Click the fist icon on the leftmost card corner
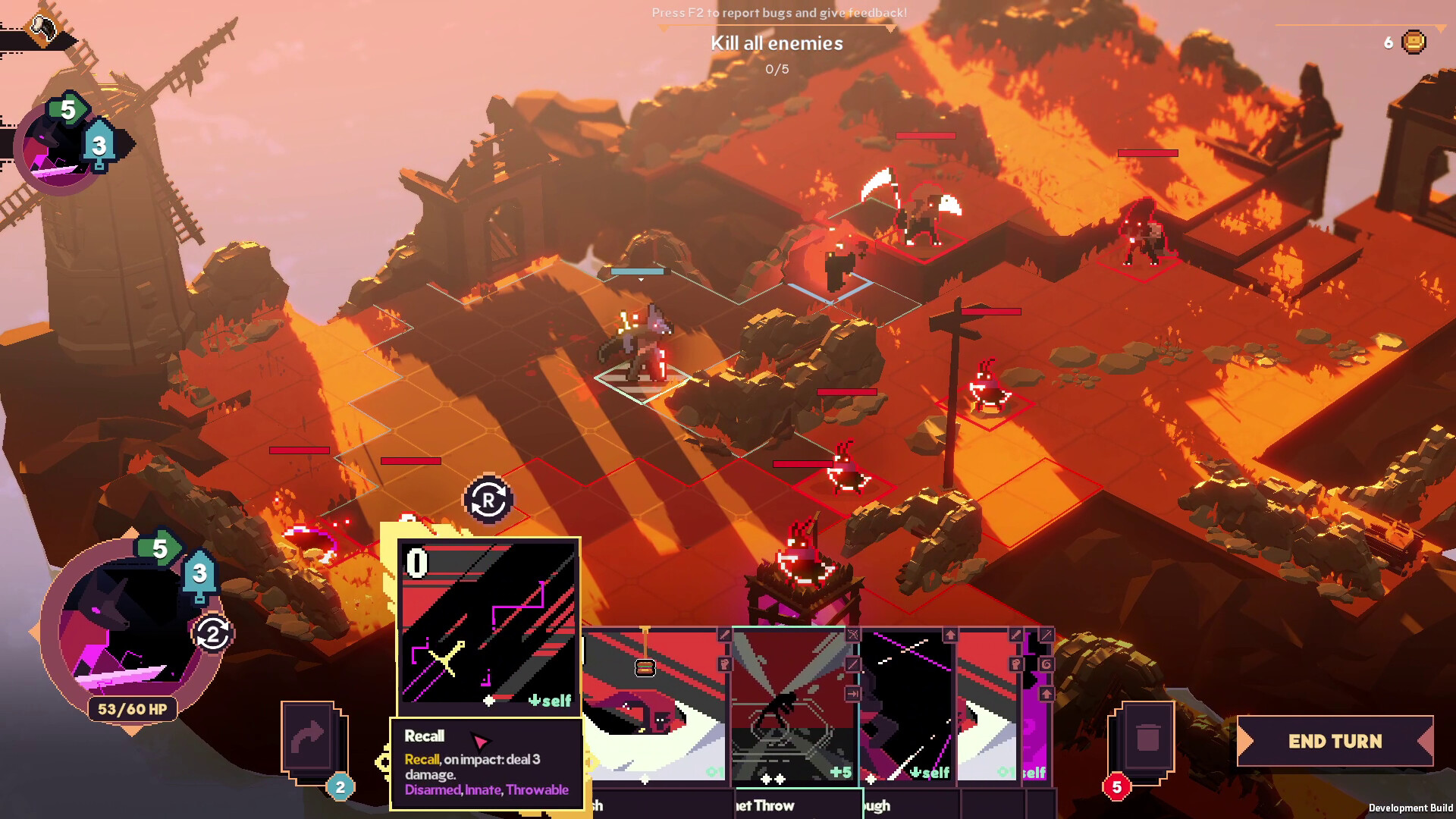This screenshot has width=1456, height=819. pyautogui.click(x=724, y=665)
